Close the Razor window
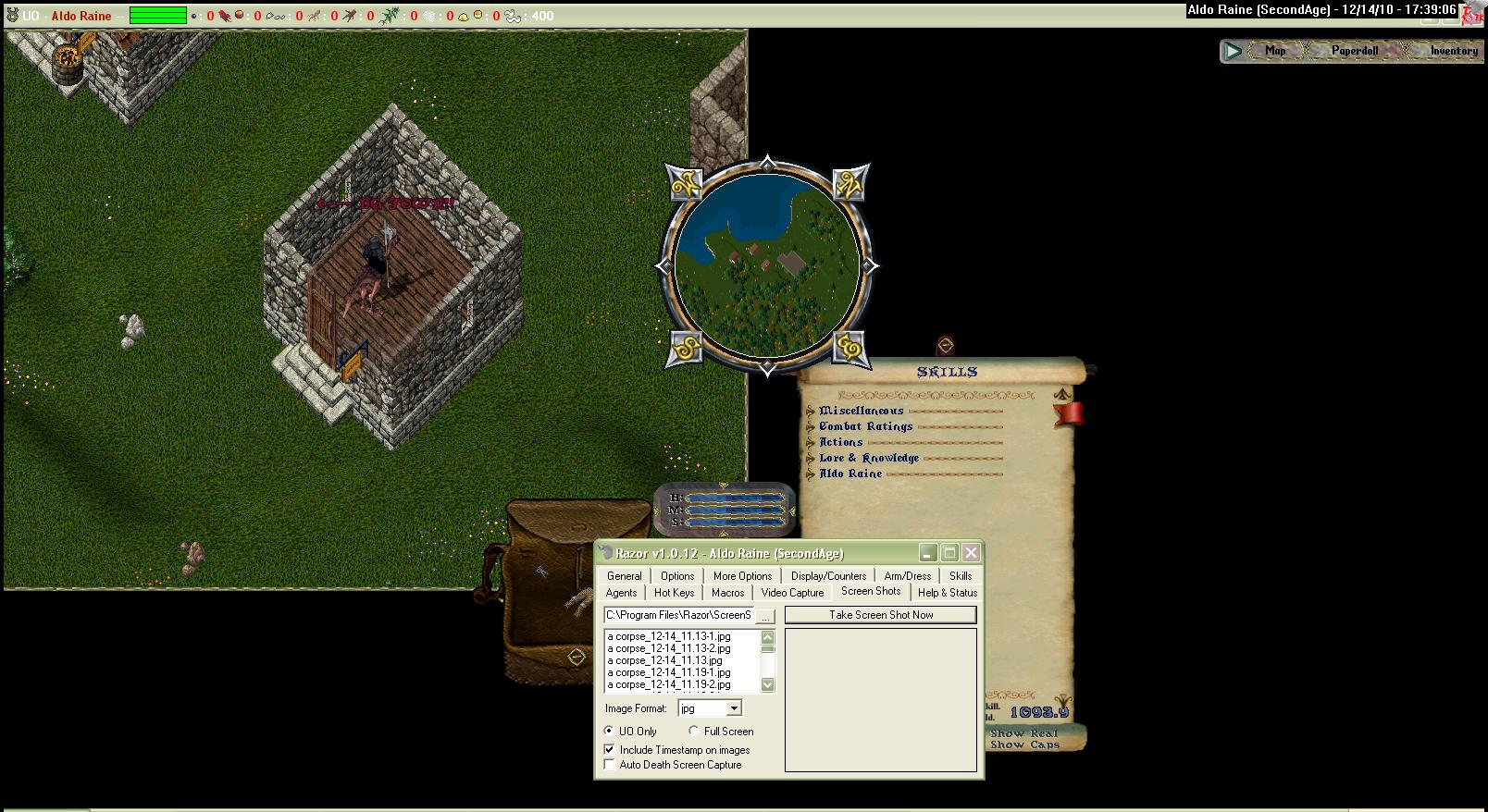1488x812 pixels. tap(970, 553)
